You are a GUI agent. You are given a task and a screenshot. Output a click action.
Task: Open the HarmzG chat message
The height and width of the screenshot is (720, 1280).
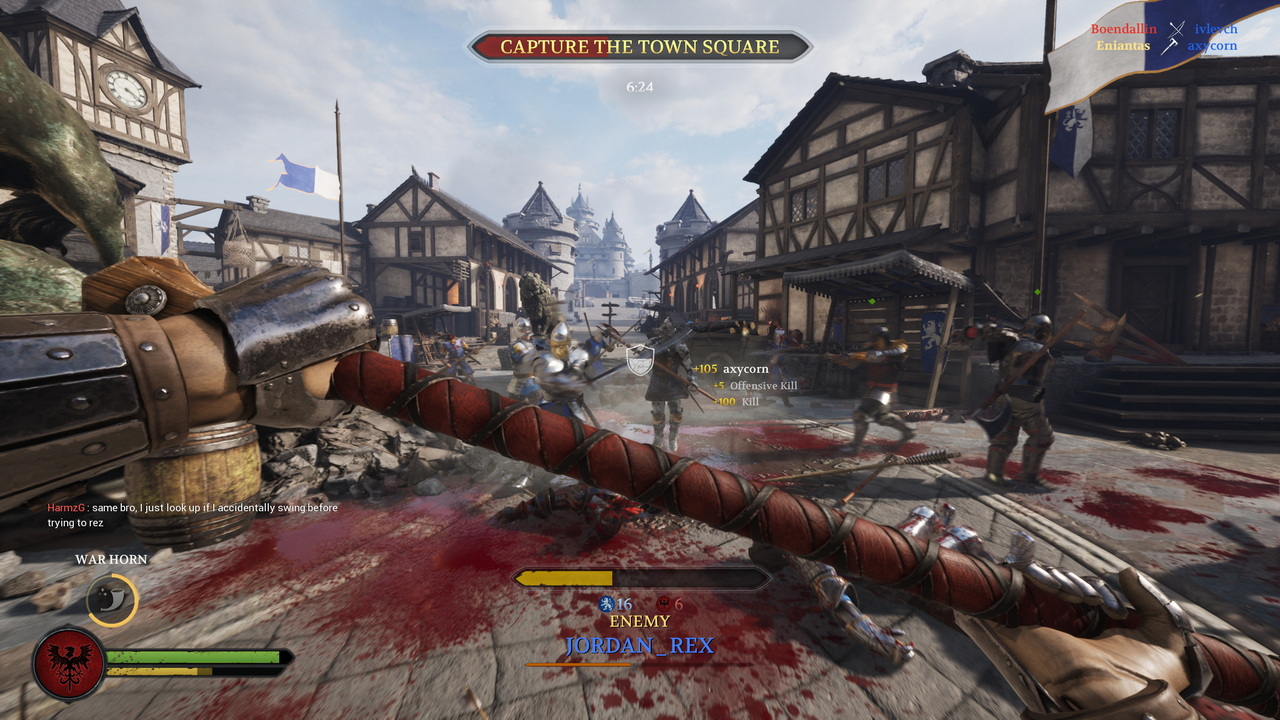tap(192, 515)
